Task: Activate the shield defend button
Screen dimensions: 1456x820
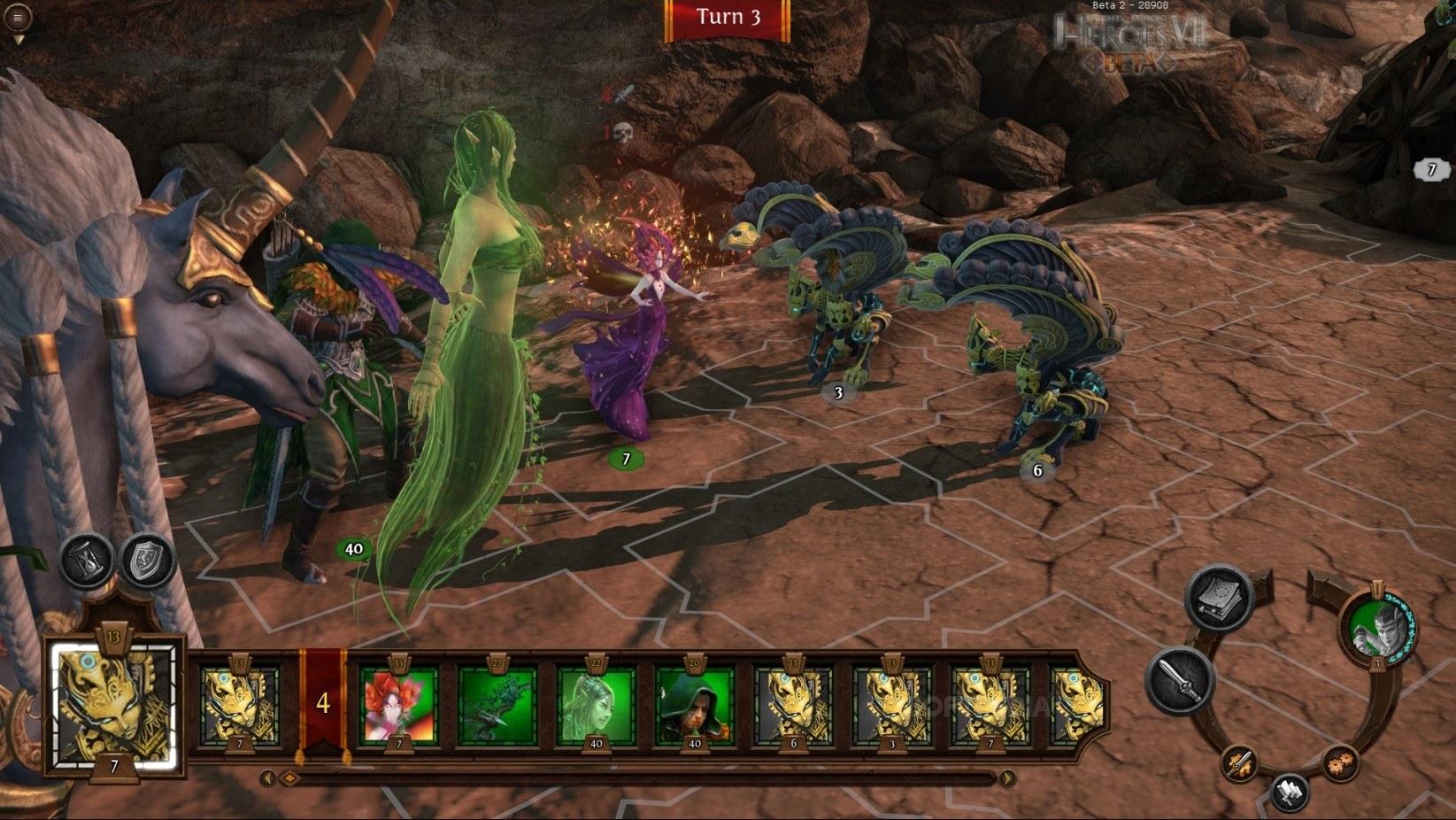Action: 147,560
